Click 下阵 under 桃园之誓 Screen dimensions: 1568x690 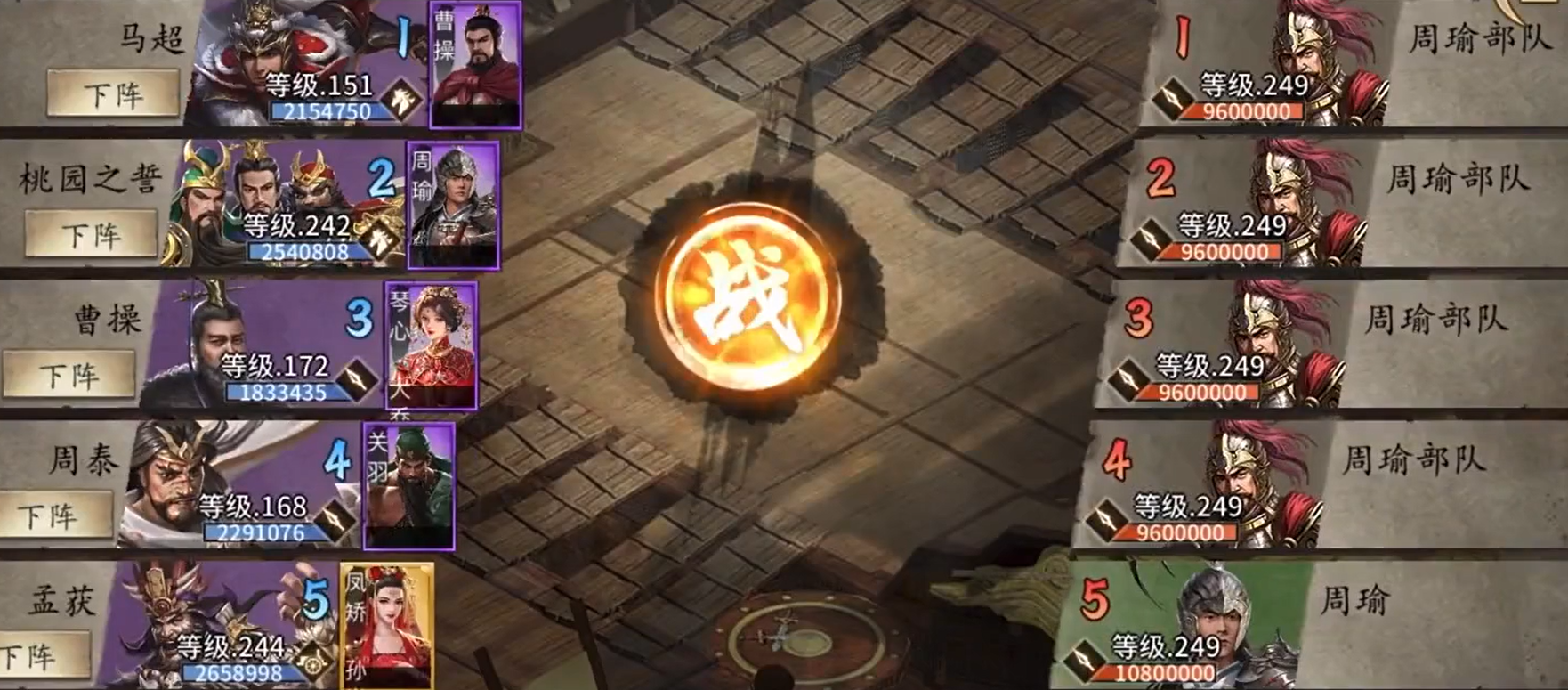91,235
